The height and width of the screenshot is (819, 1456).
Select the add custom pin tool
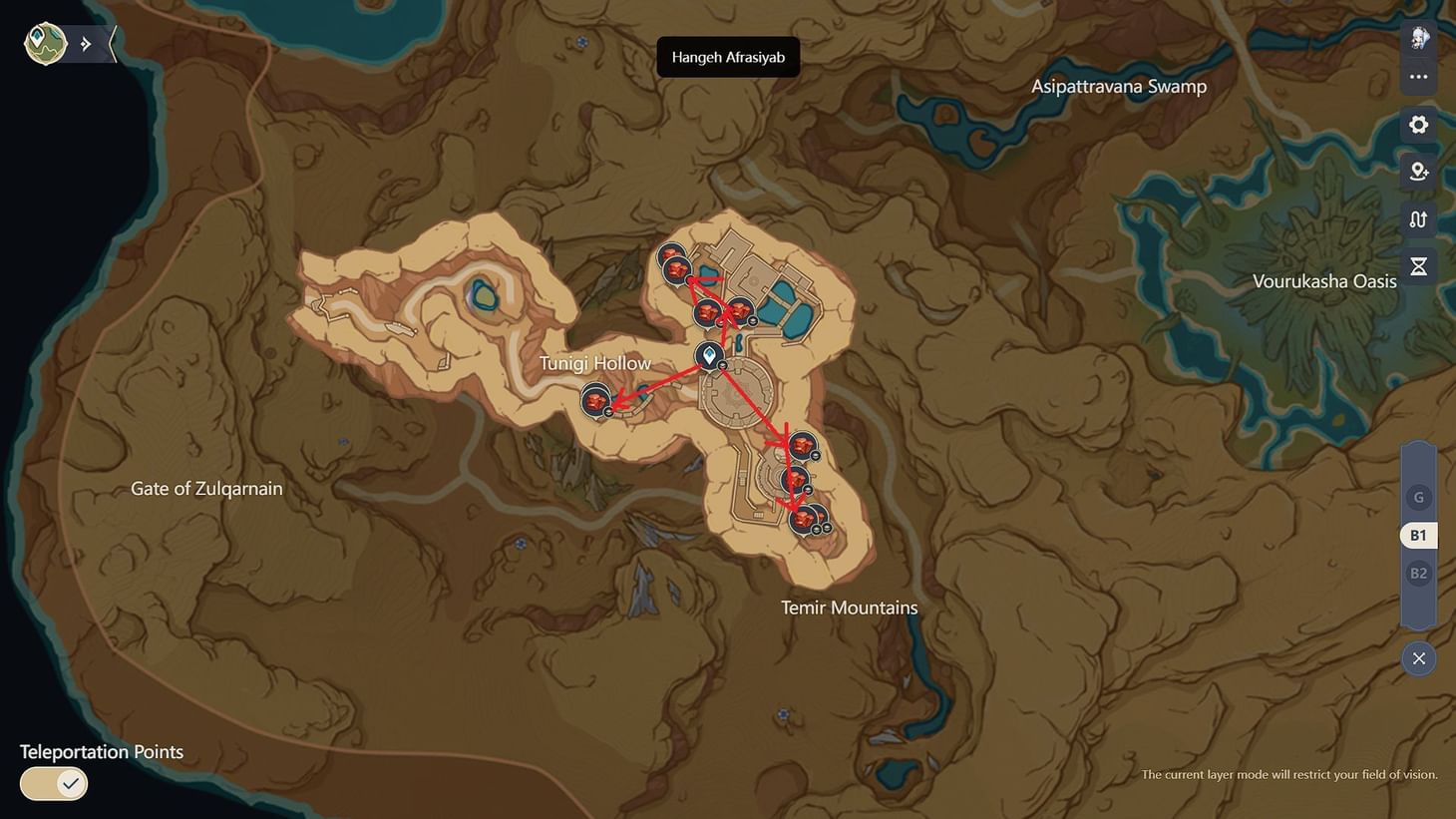pos(1418,171)
